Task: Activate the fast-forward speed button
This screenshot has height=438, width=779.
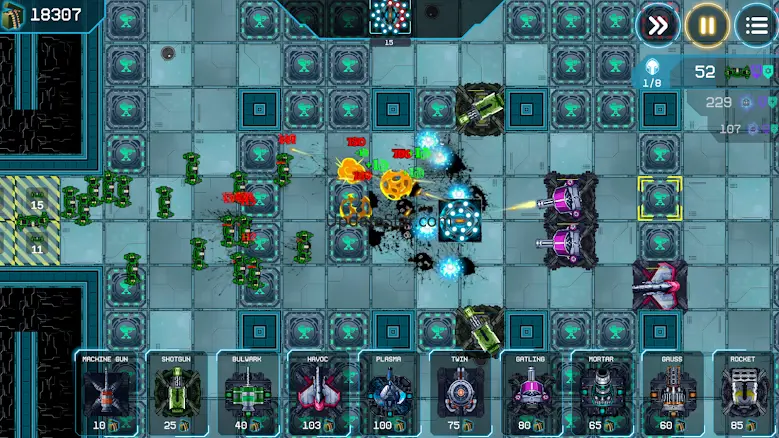Action: coord(658,25)
